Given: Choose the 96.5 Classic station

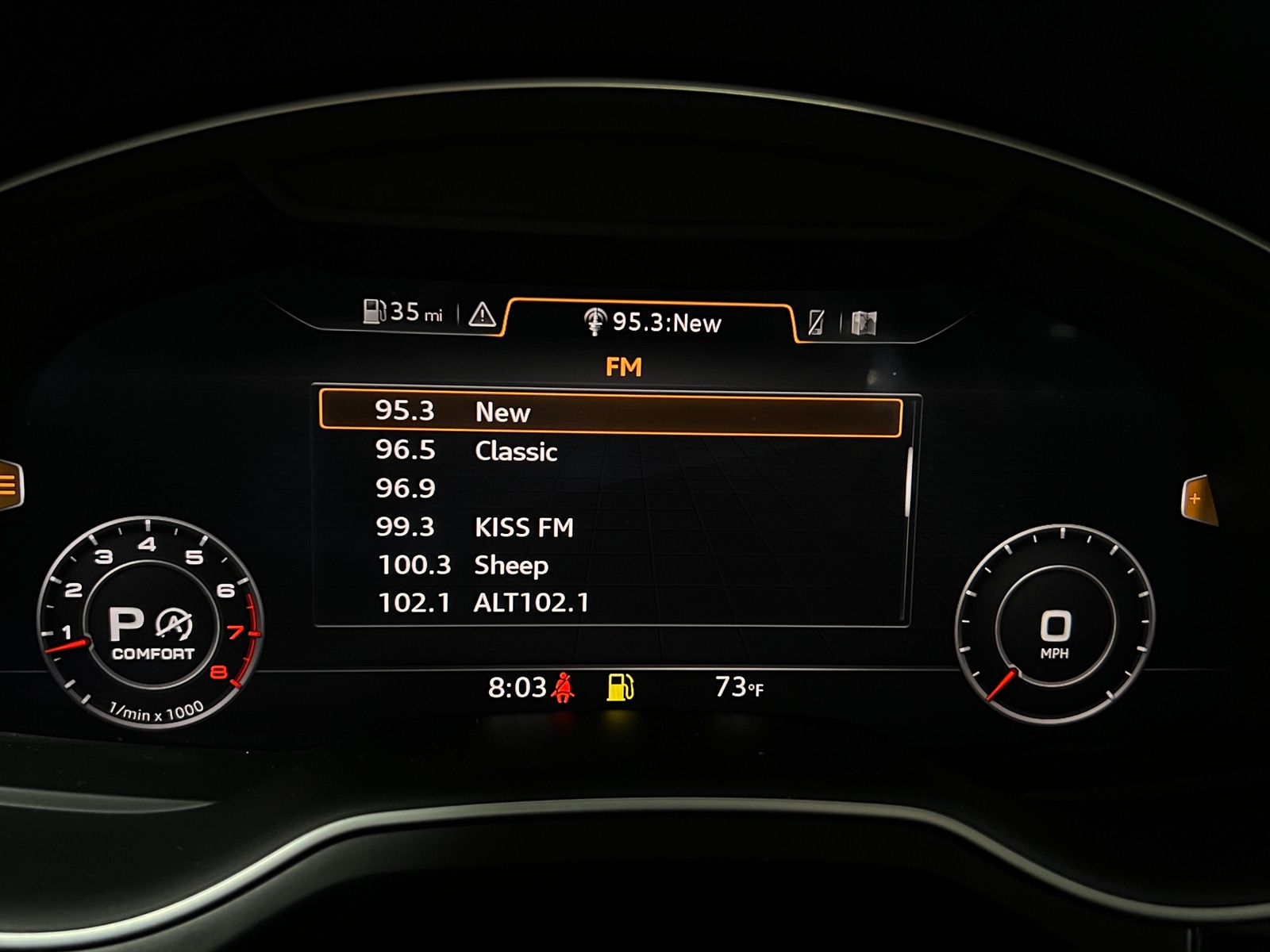Looking at the screenshot, I should click(610, 451).
